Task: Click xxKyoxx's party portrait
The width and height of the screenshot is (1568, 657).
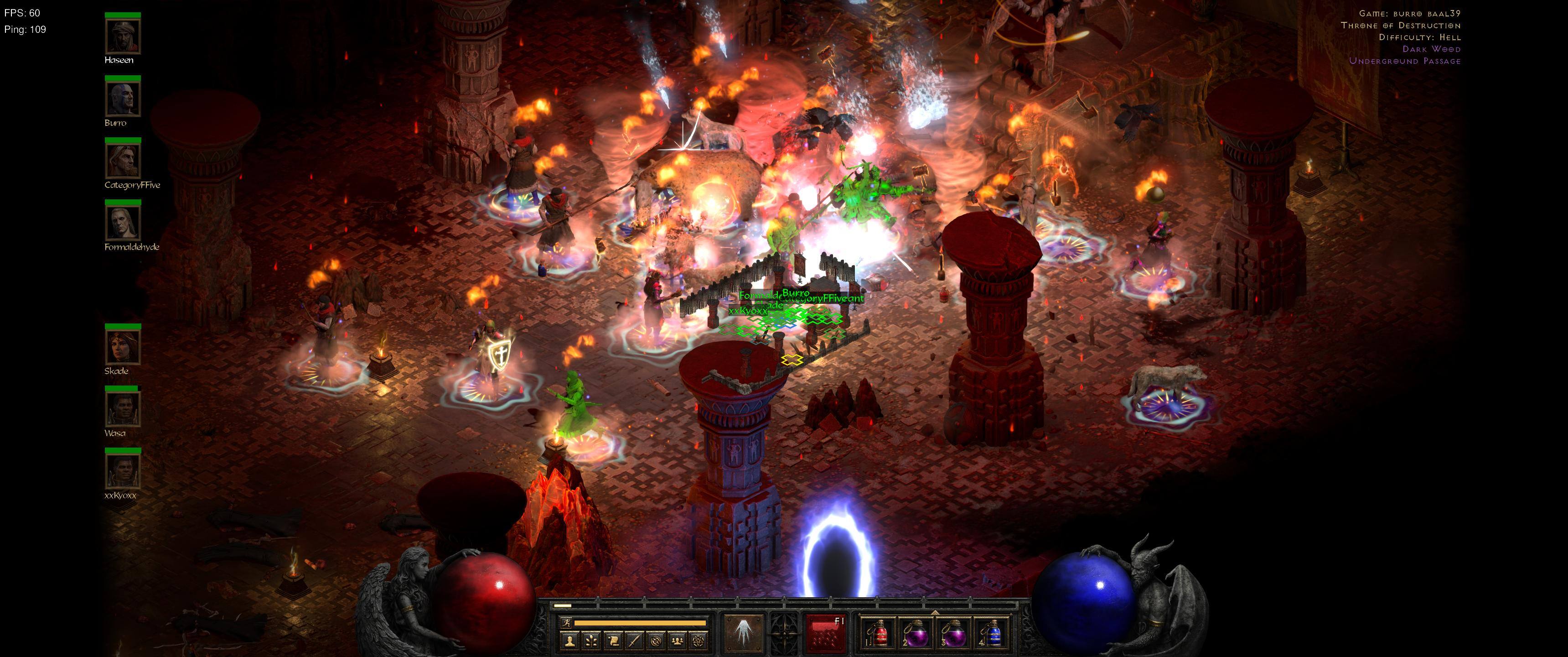Action: (123, 472)
